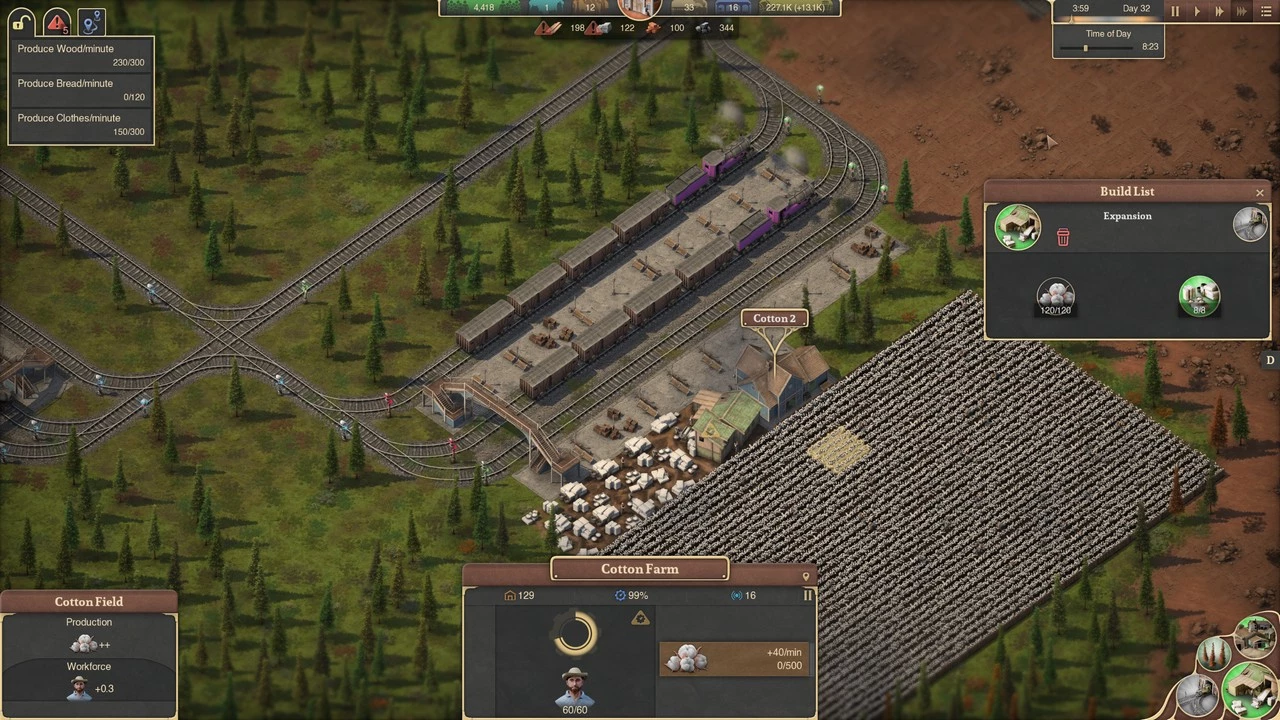
Task: Delete the Expansion with the red trash icon
Action: click(x=1063, y=237)
